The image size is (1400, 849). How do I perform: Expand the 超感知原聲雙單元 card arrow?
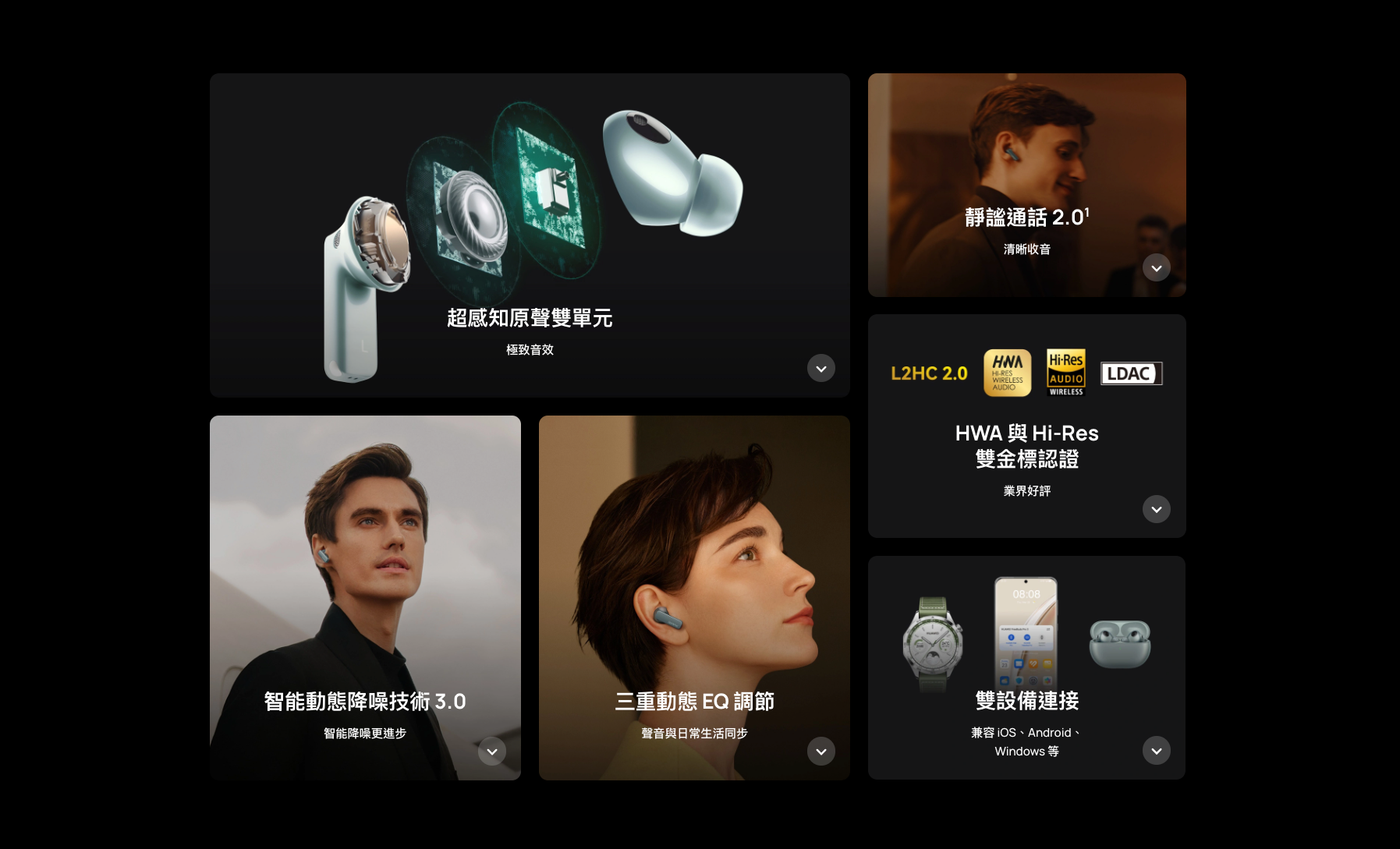pos(821,368)
